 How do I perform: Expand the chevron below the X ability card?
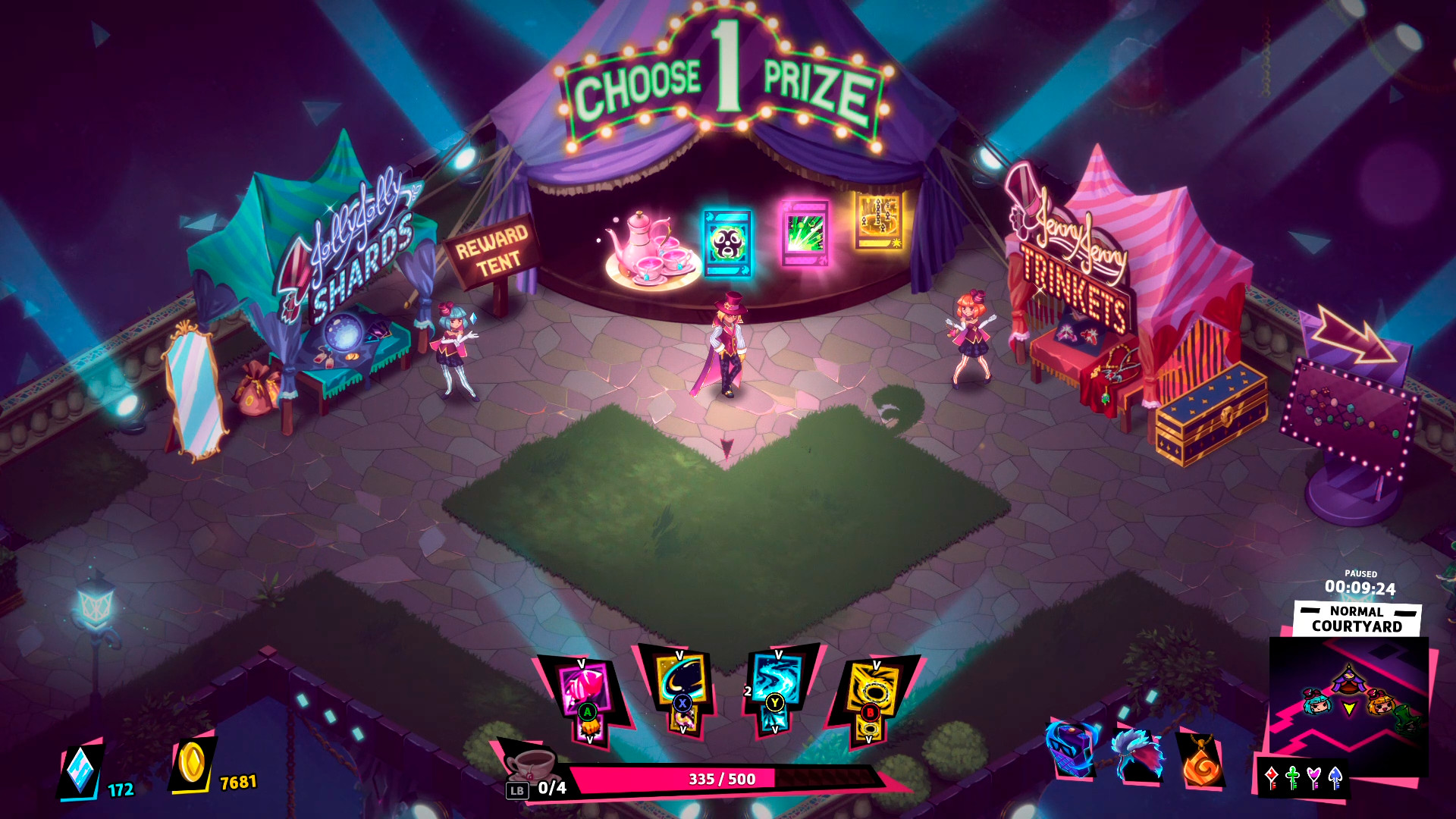682,729
